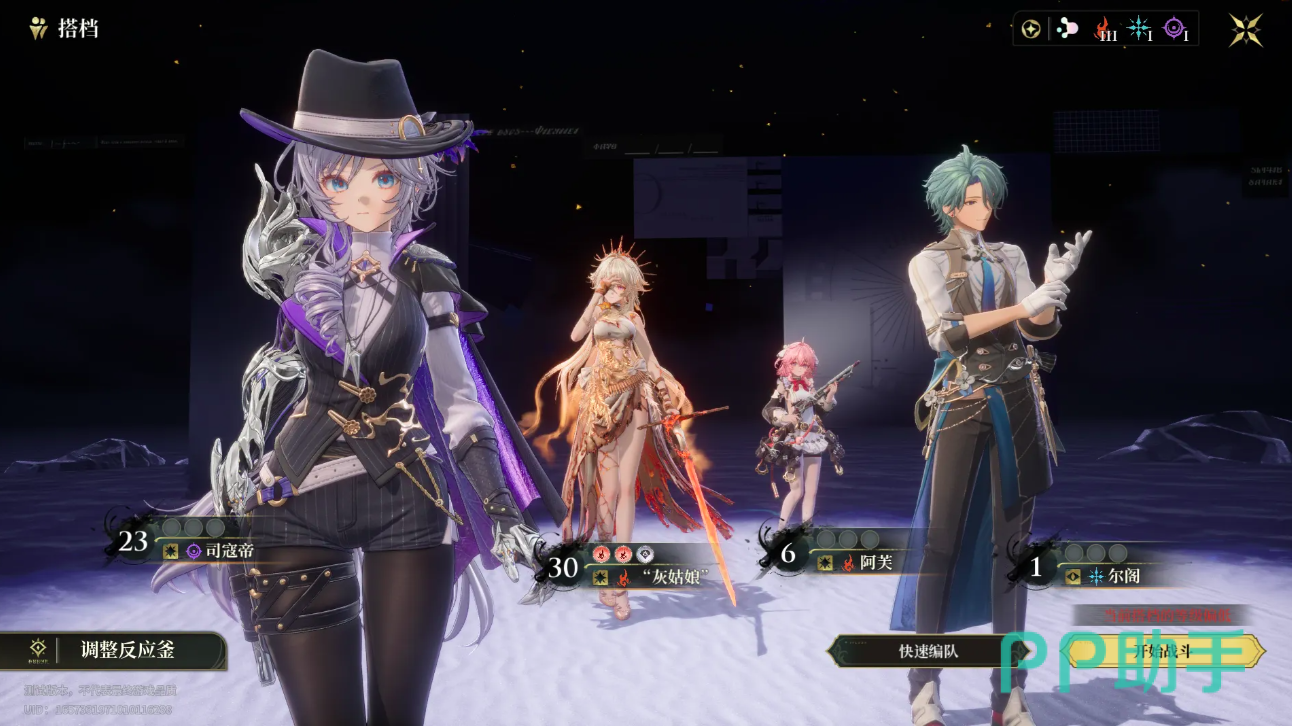Open 快速编队 quick team setup

click(928, 651)
